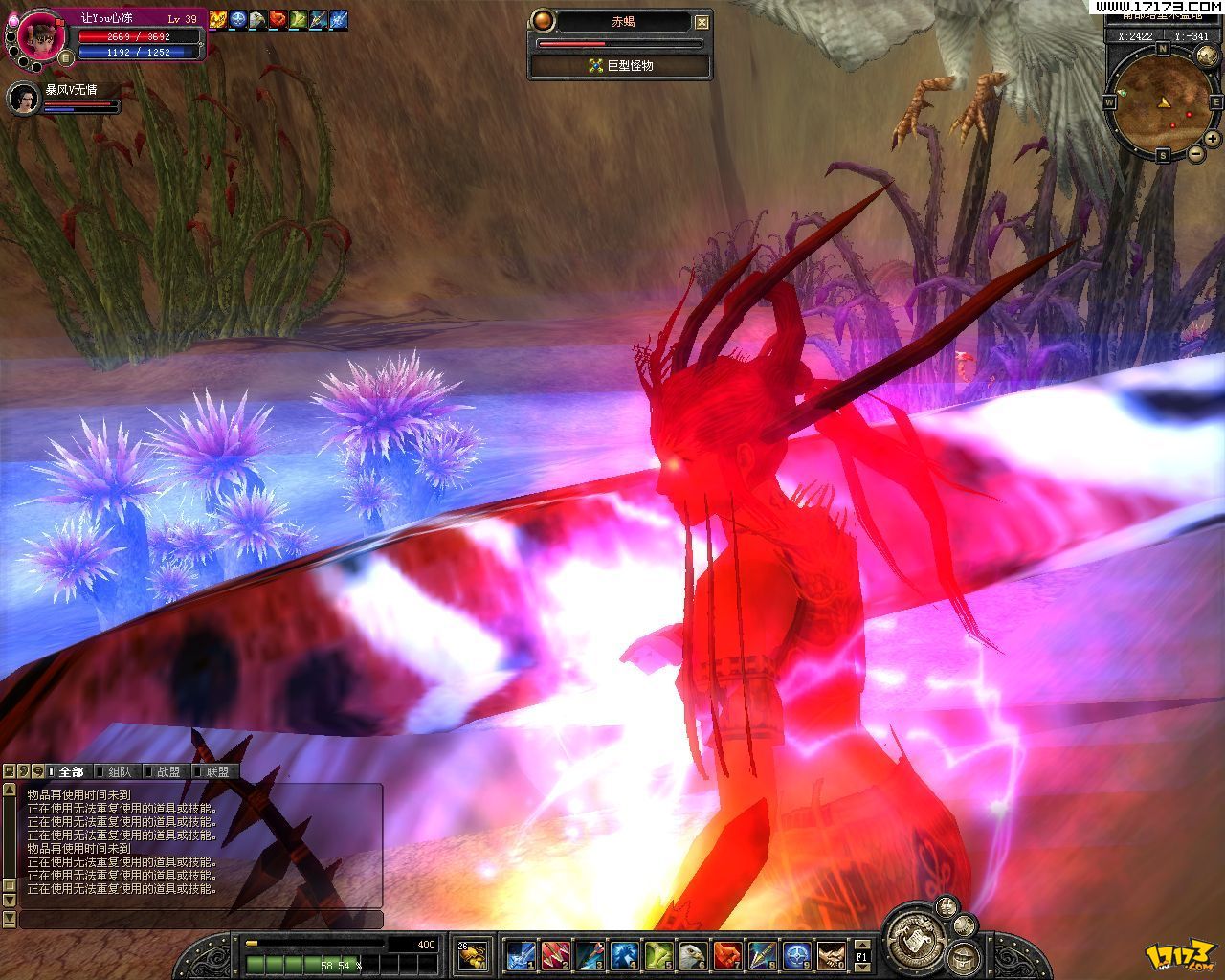Use the green boot skill in slot 5
Image resolution: width=1225 pixels, height=980 pixels.
pos(657,954)
